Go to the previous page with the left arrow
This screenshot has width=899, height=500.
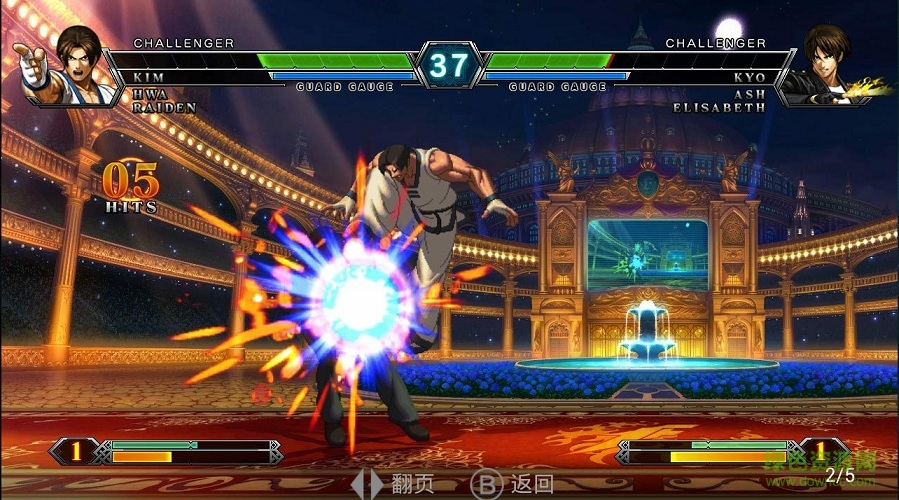coord(358,485)
